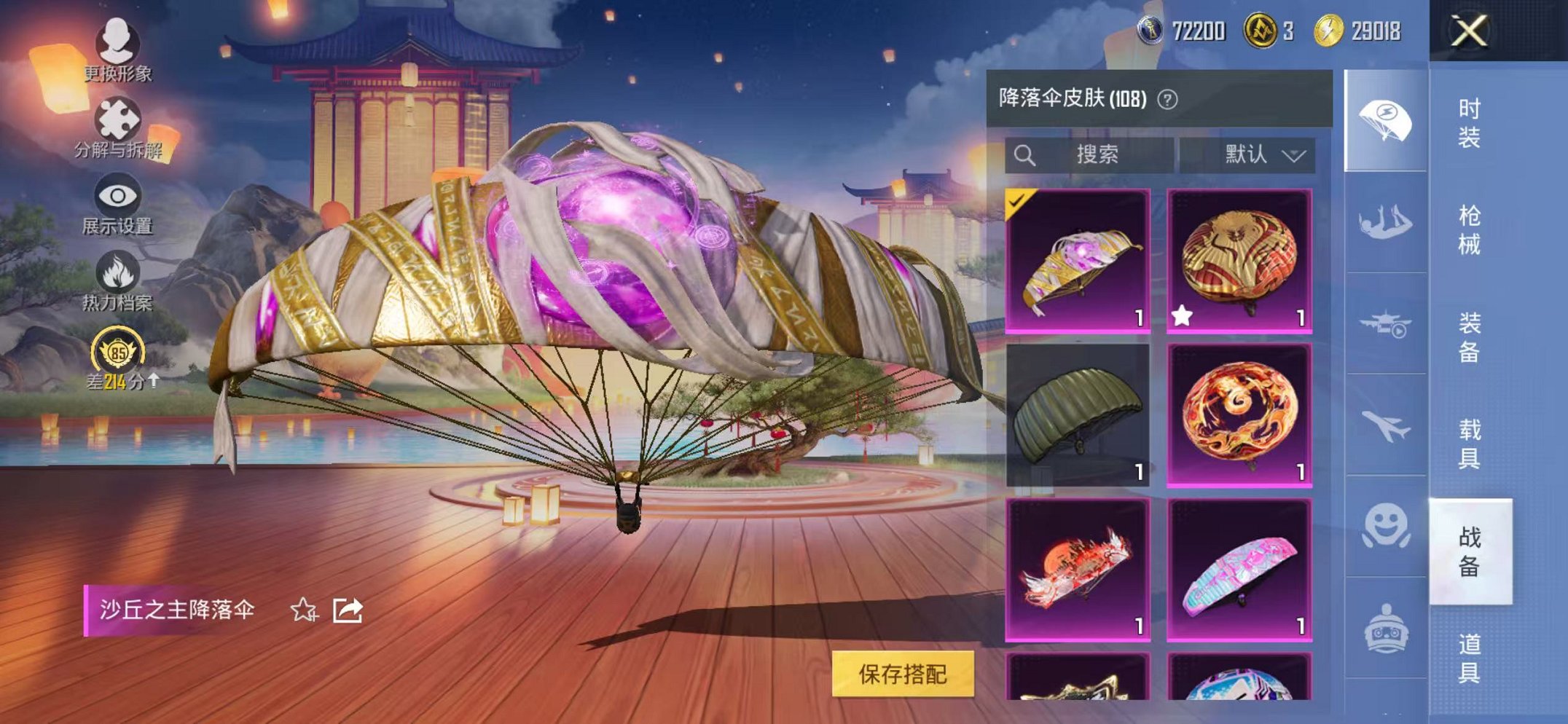Select the freefall posture category icon

tap(1386, 220)
